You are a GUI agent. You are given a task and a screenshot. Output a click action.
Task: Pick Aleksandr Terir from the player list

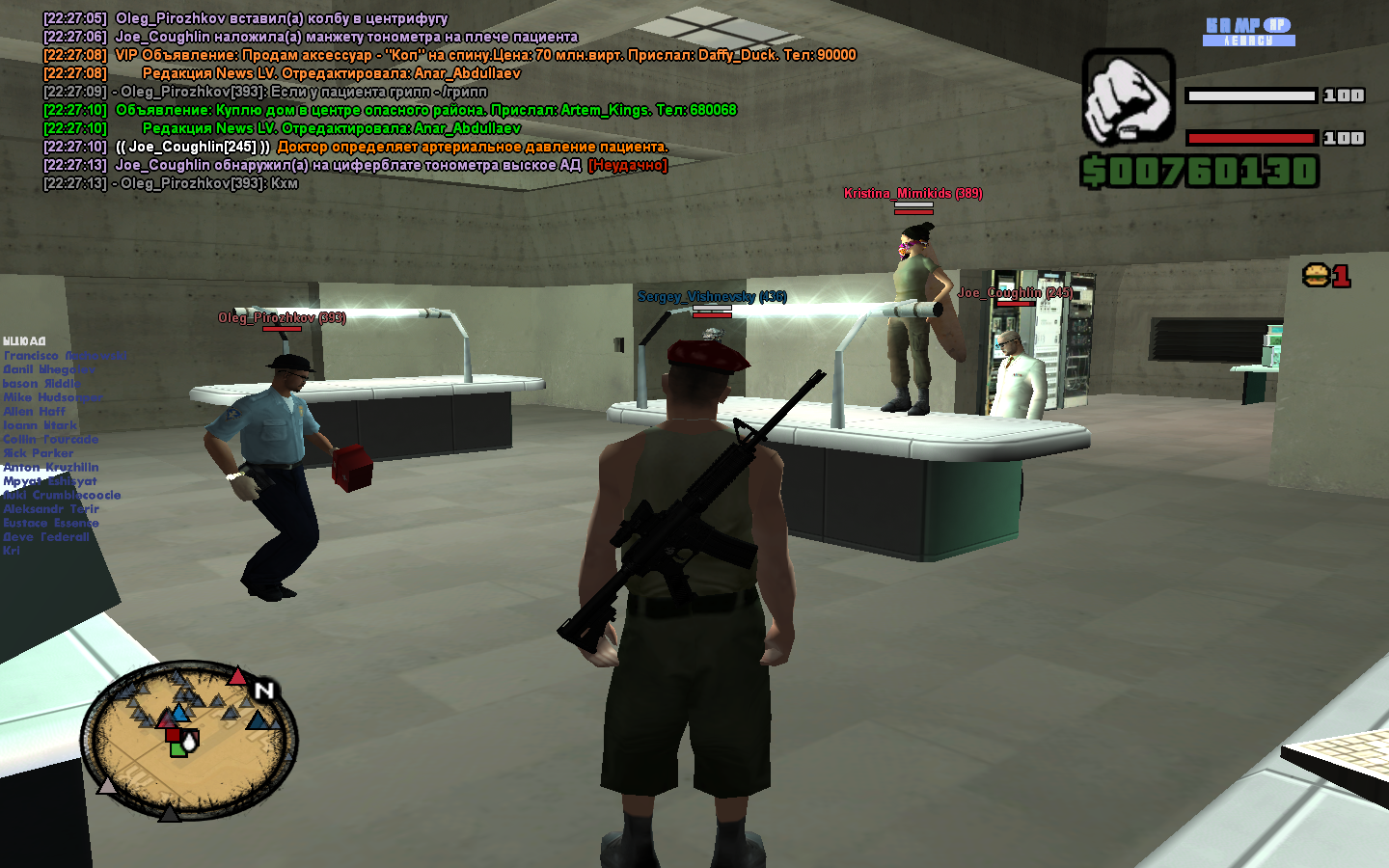click(51, 509)
